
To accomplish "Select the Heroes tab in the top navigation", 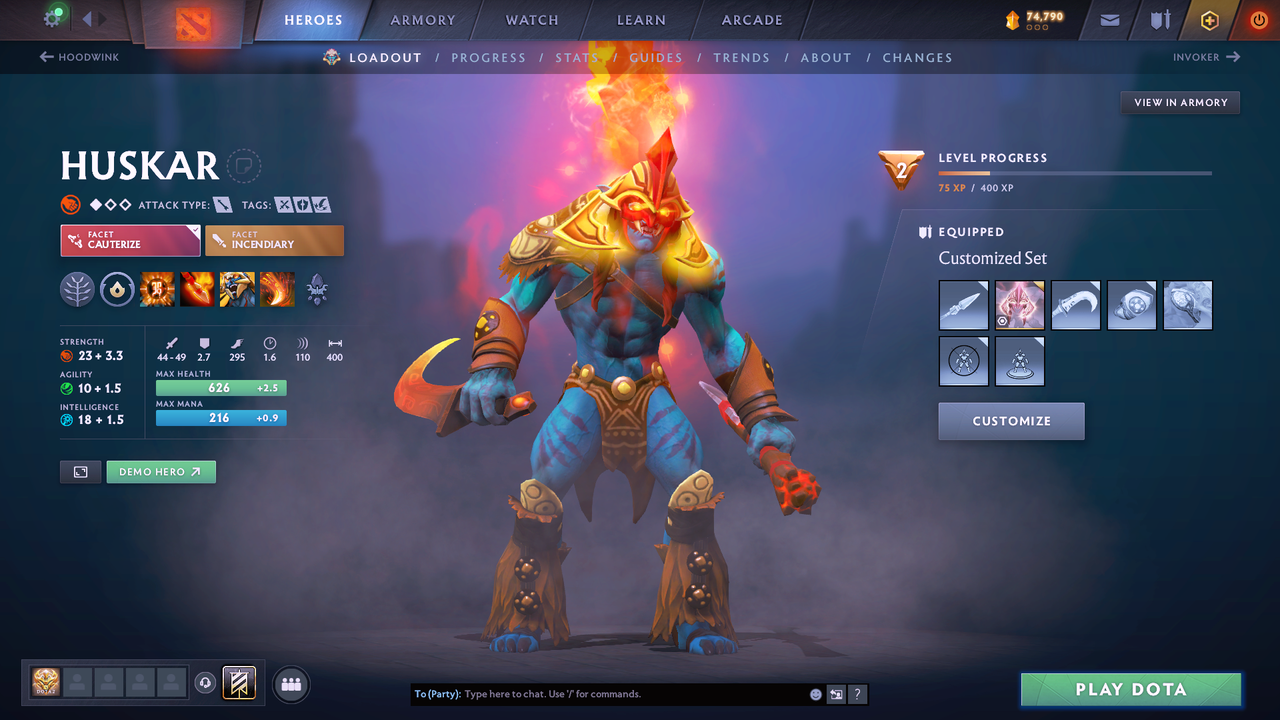I will click(x=313, y=19).
